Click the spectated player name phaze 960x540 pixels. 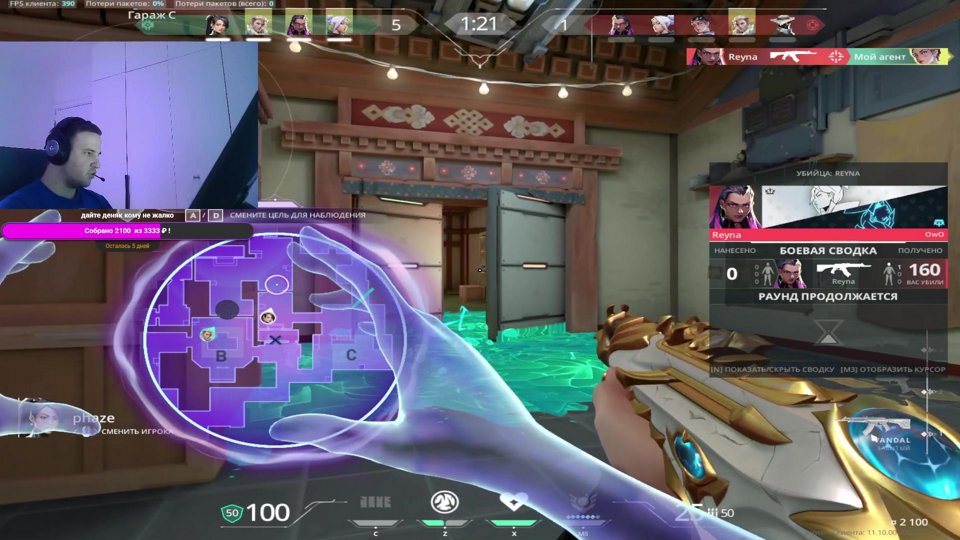93,418
